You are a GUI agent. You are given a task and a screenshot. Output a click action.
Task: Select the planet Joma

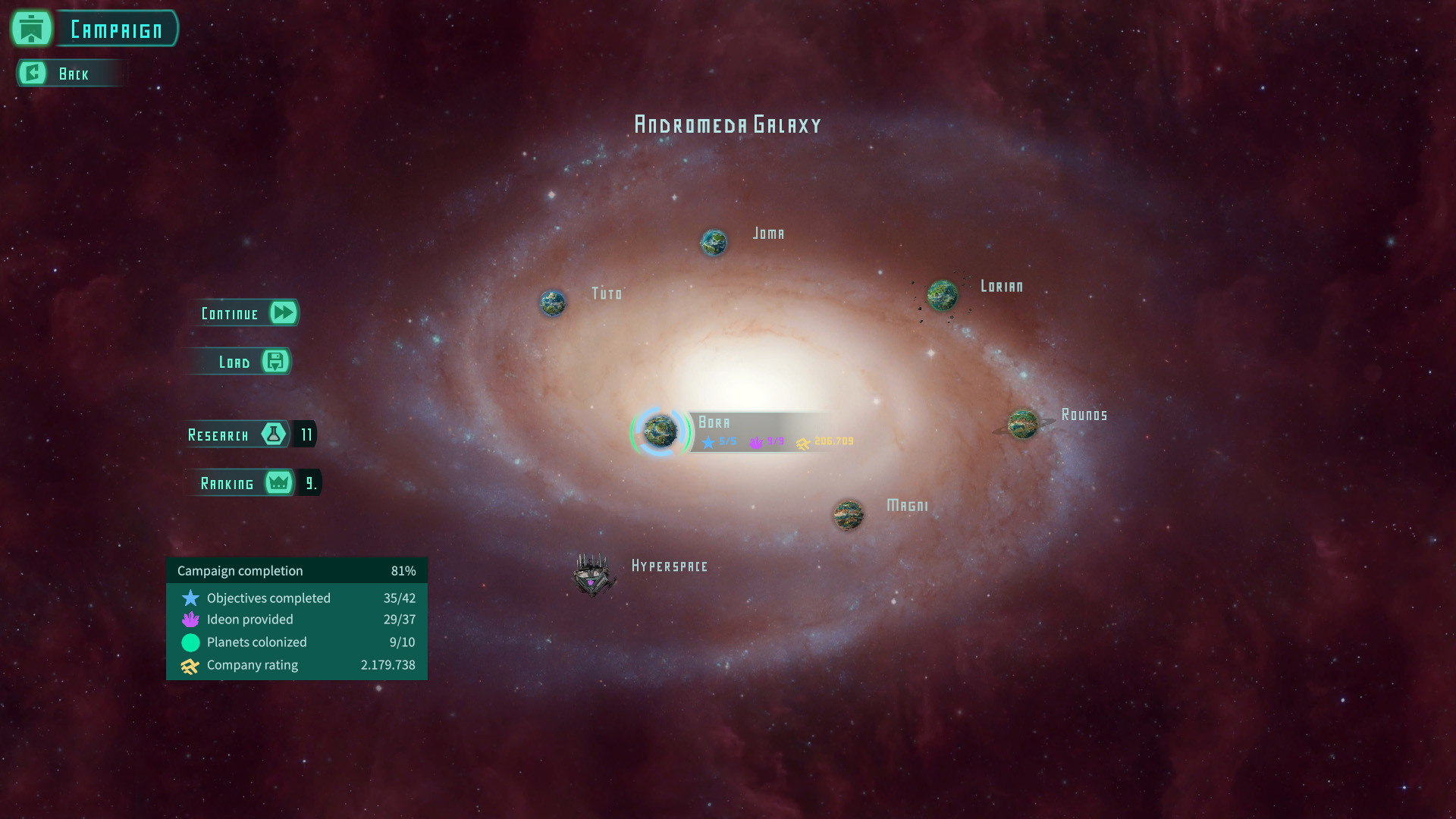pos(714,243)
